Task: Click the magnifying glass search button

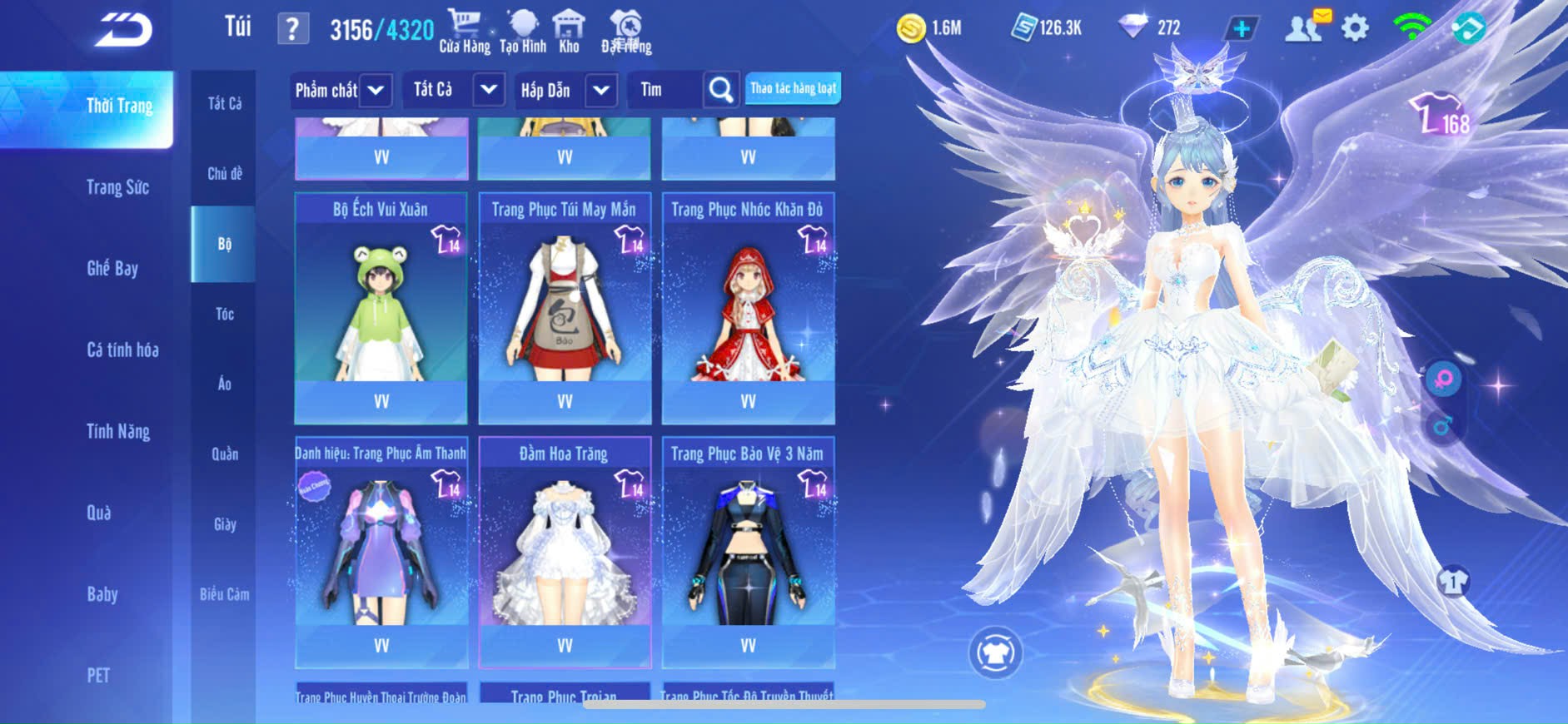Action: [x=721, y=90]
